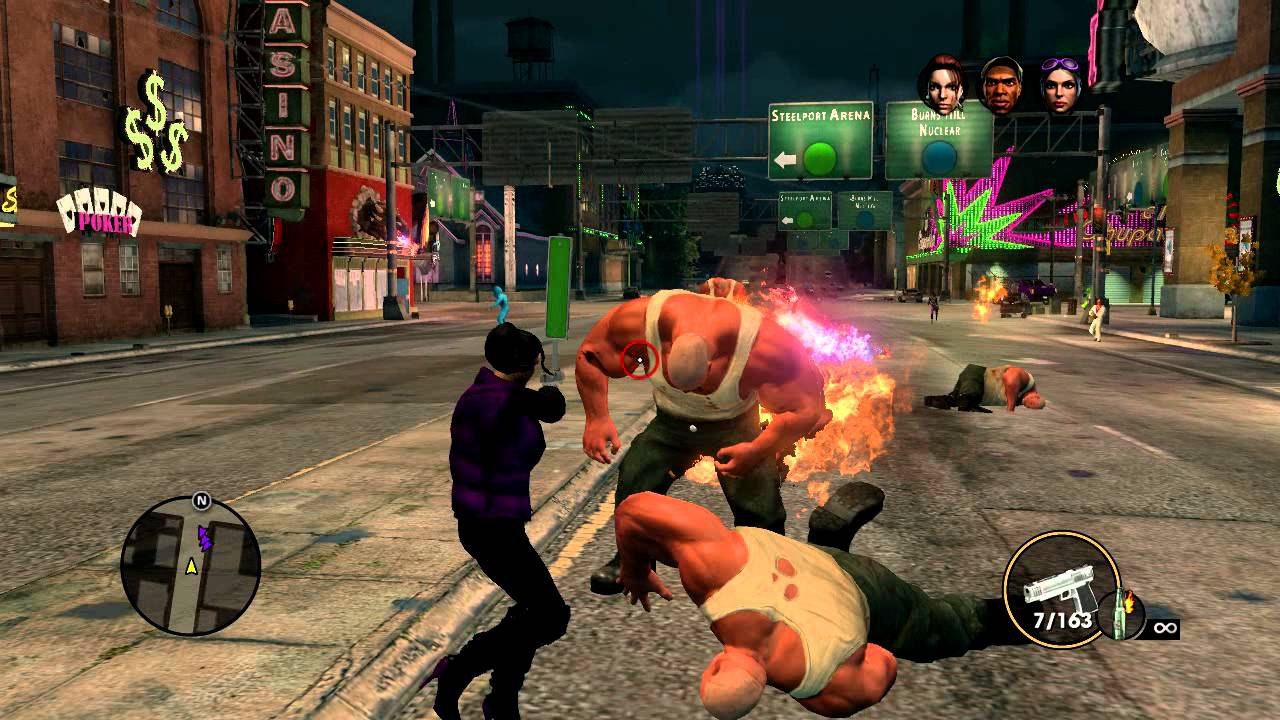This screenshot has width=1280, height=720.
Task: Click the circular minimap
Action: tap(191, 566)
